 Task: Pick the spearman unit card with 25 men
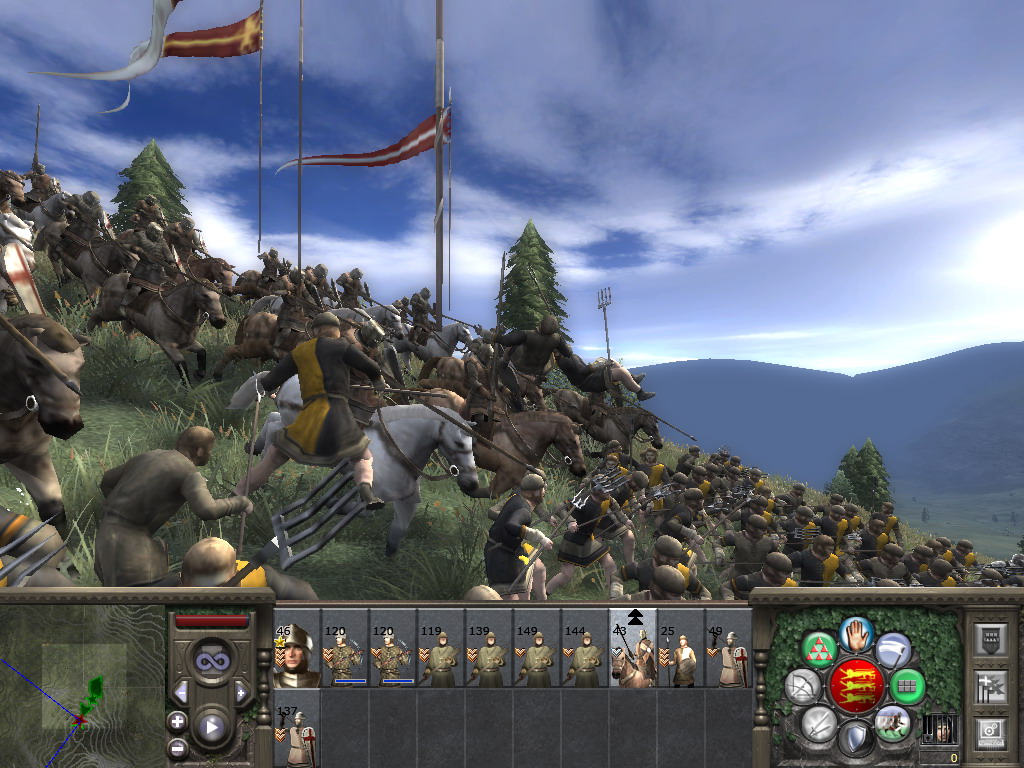(681, 648)
